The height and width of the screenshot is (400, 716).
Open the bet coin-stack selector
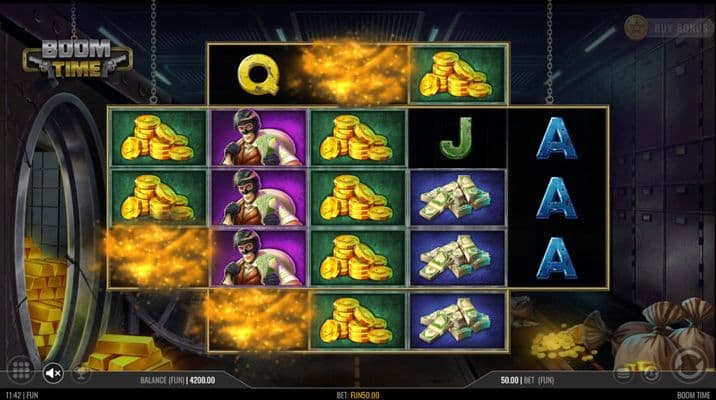tap(623, 373)
